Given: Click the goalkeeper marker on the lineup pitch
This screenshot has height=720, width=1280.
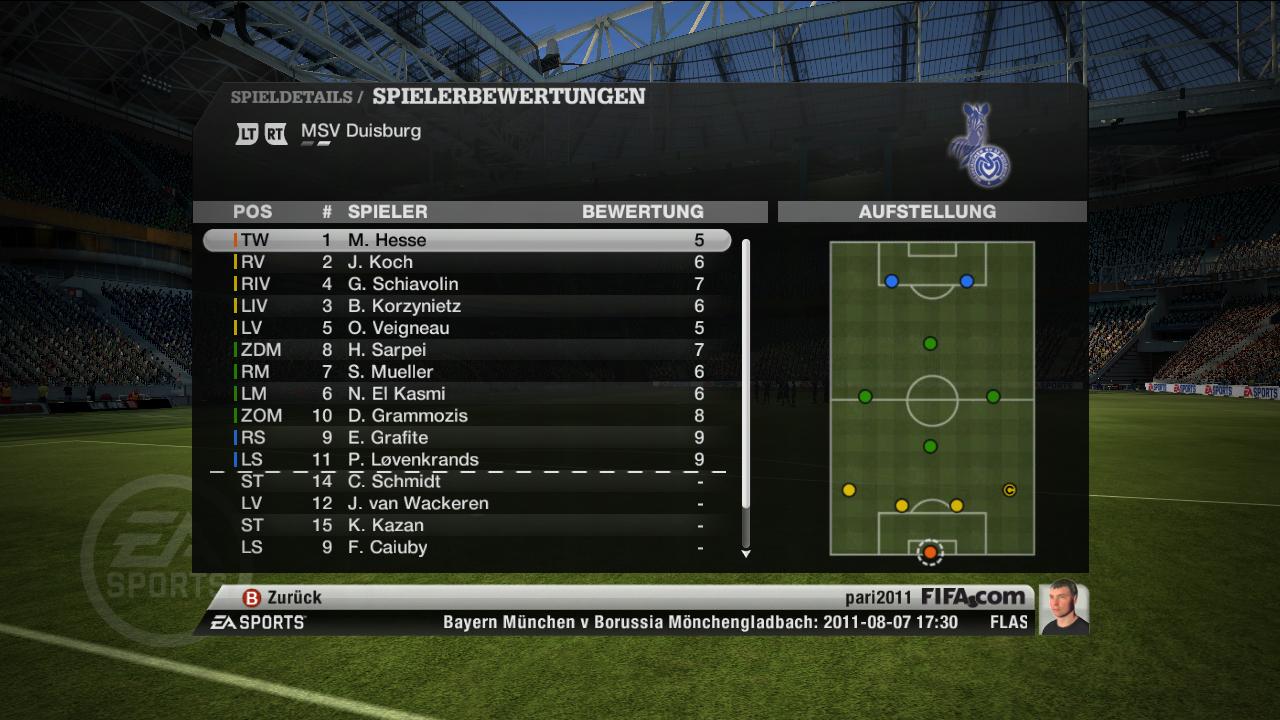Looking at the screenshot, I should coord(930,552).
